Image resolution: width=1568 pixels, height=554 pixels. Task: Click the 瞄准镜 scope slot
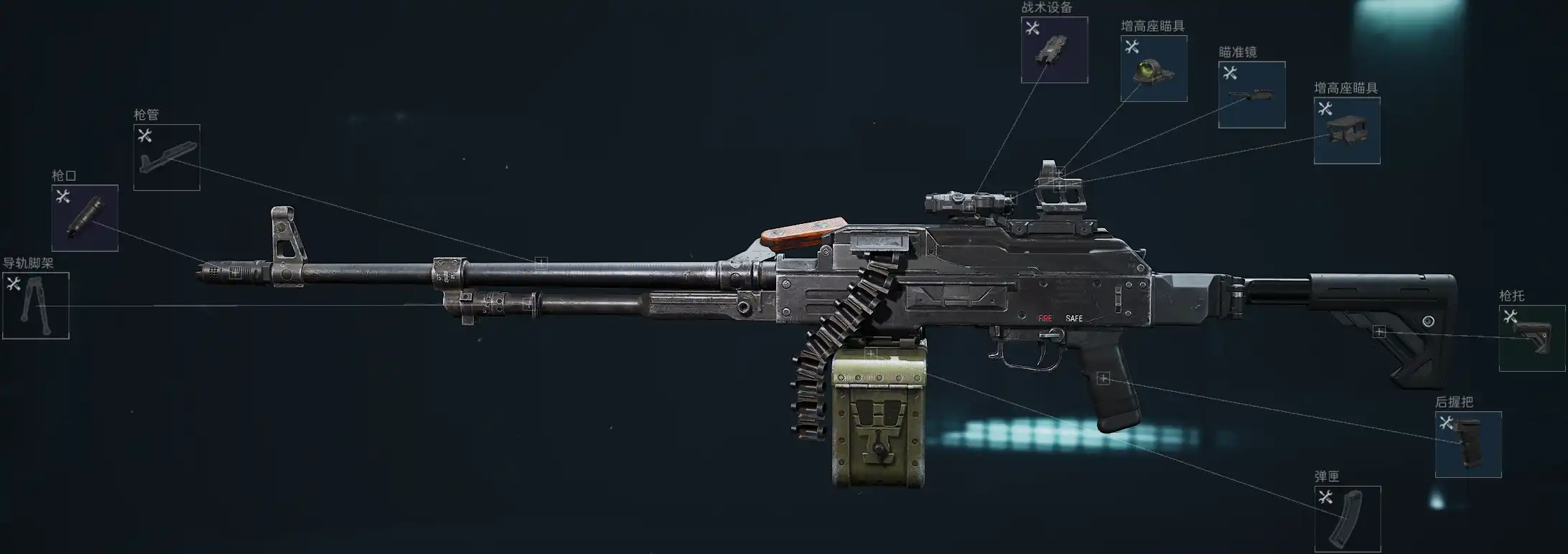point(1251,95)
